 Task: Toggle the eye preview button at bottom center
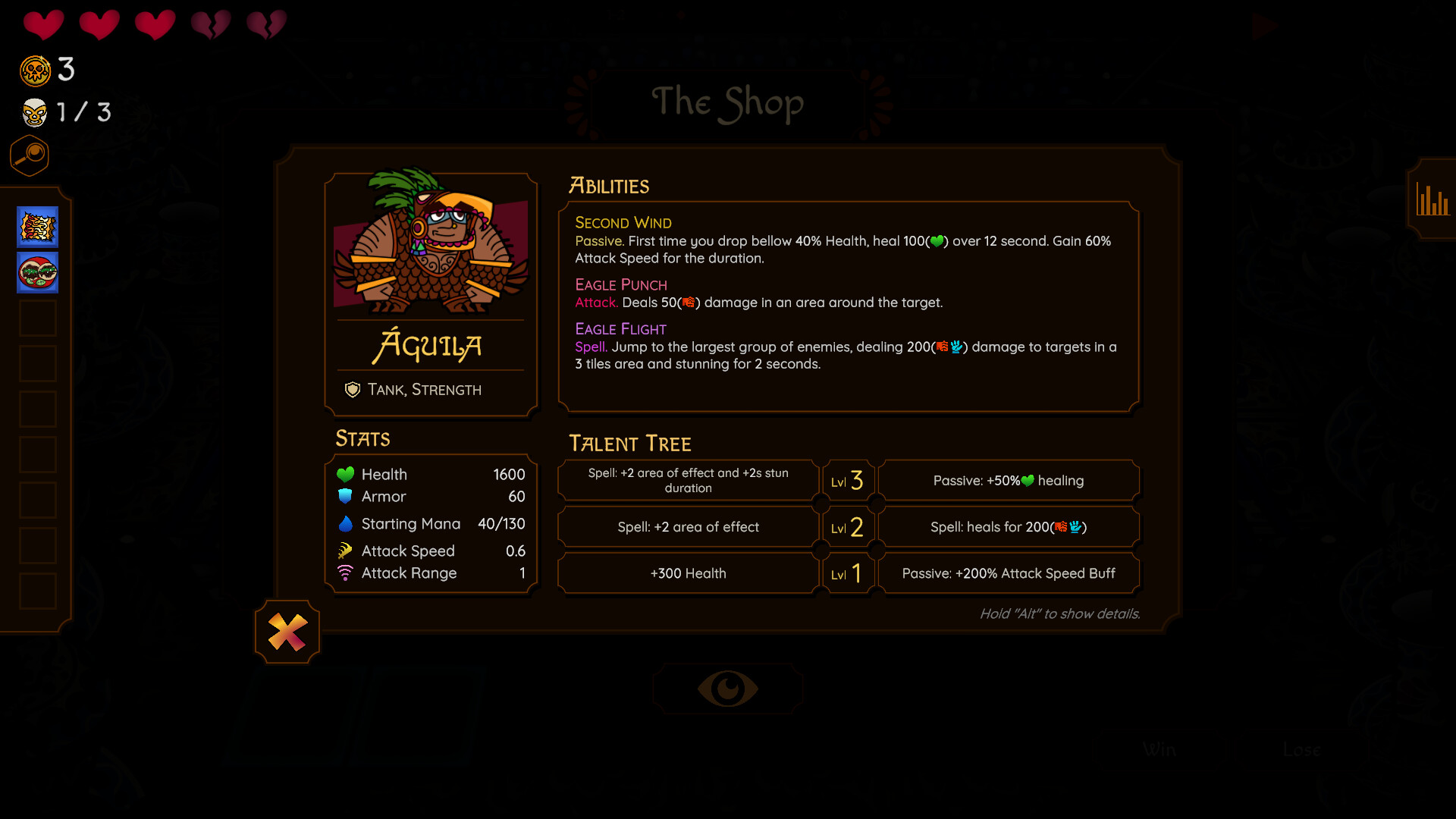tap(727, 688)
